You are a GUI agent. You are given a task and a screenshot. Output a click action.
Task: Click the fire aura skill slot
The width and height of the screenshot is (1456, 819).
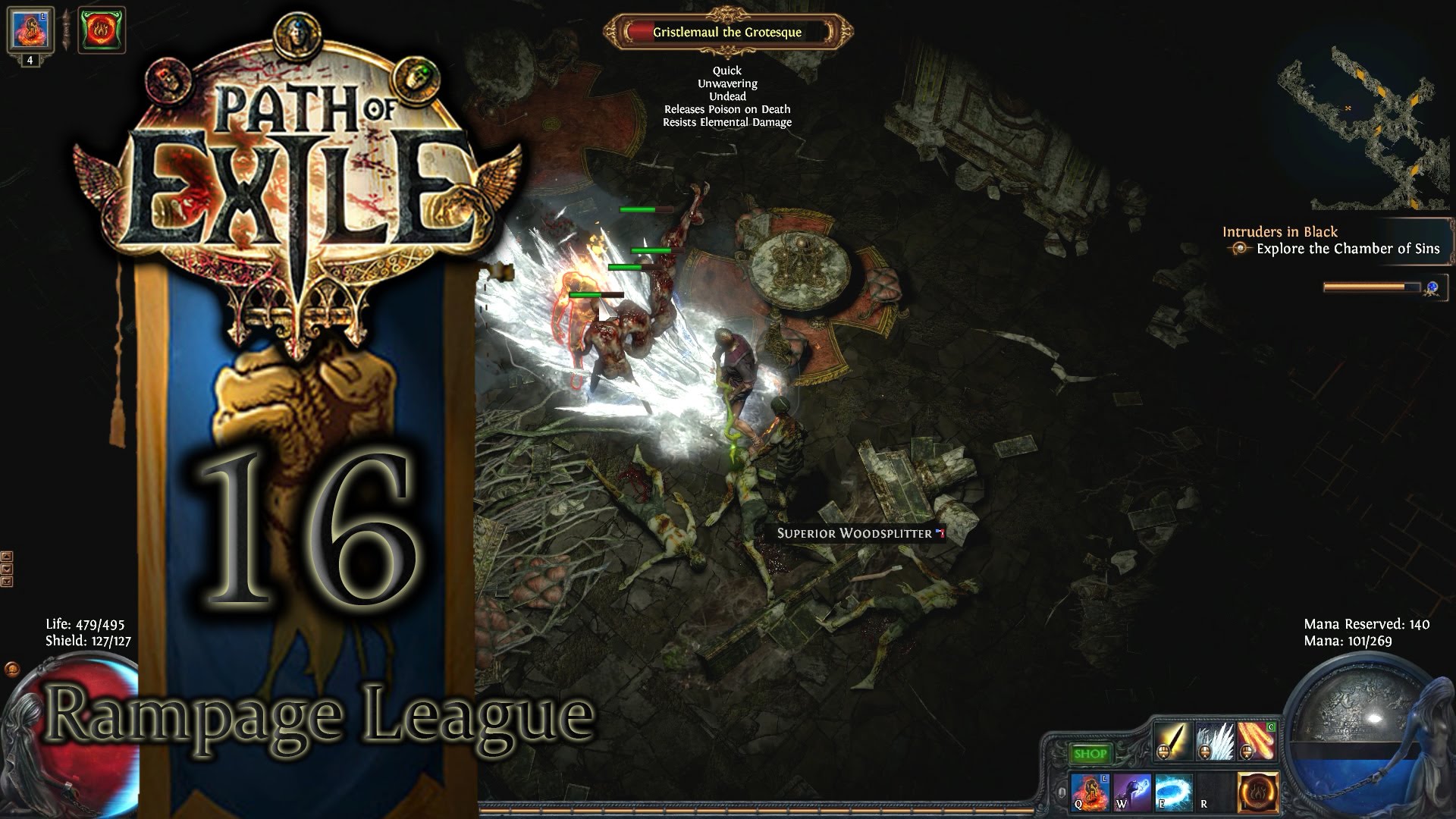[x=1257, y=792]
